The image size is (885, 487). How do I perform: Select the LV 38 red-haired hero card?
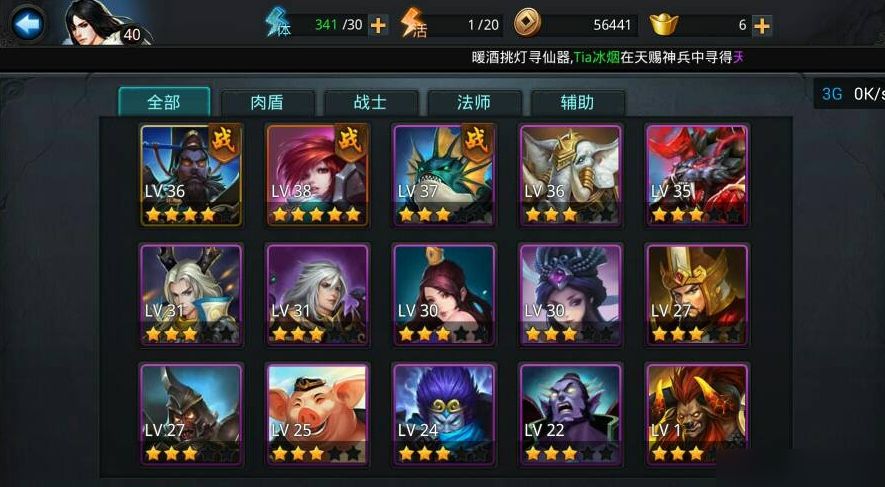point(317,174)
